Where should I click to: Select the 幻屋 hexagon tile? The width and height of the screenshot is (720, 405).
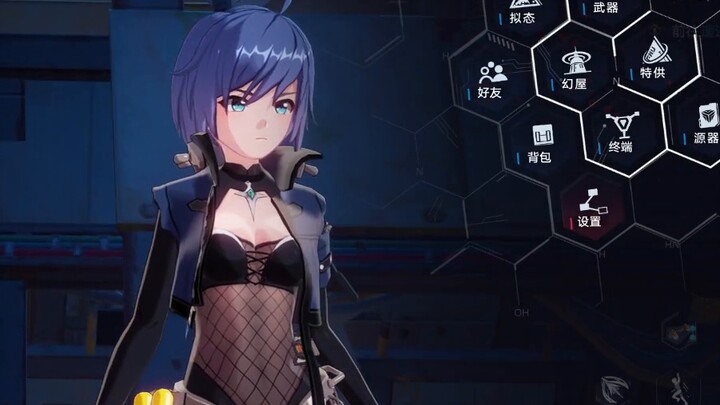[574, 70]
